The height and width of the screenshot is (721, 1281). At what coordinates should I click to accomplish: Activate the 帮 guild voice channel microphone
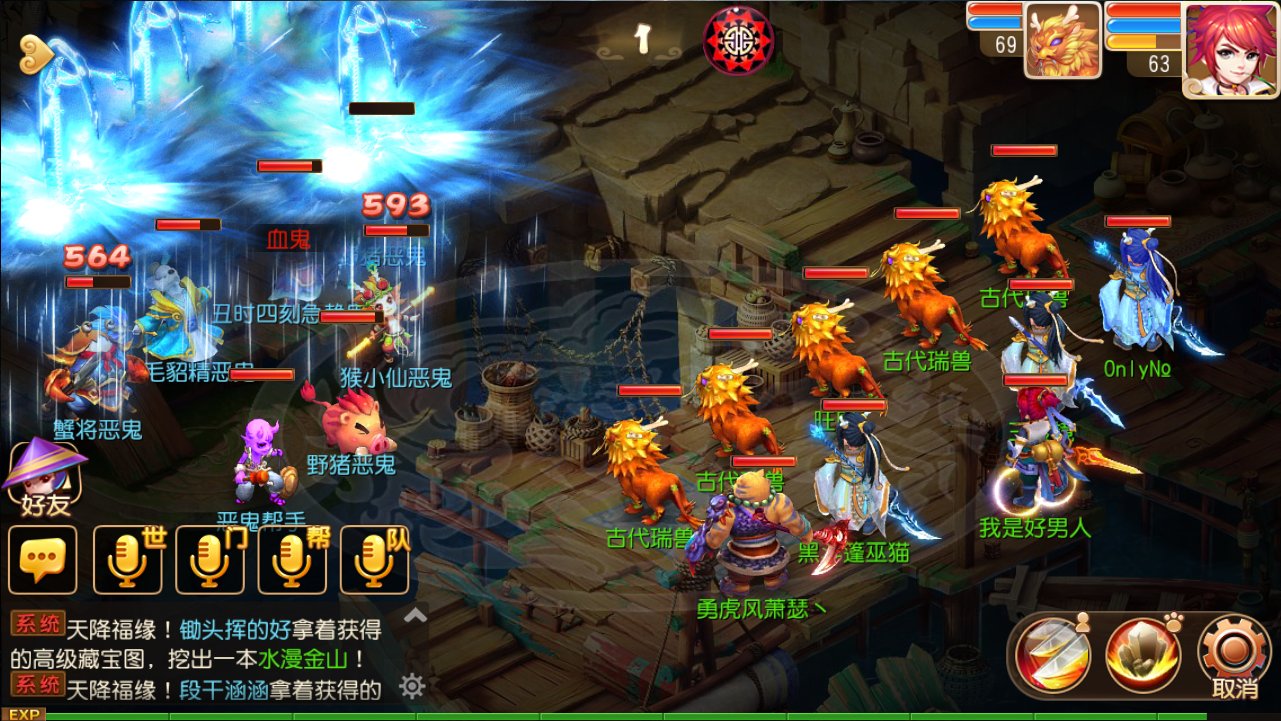(292, 560)
